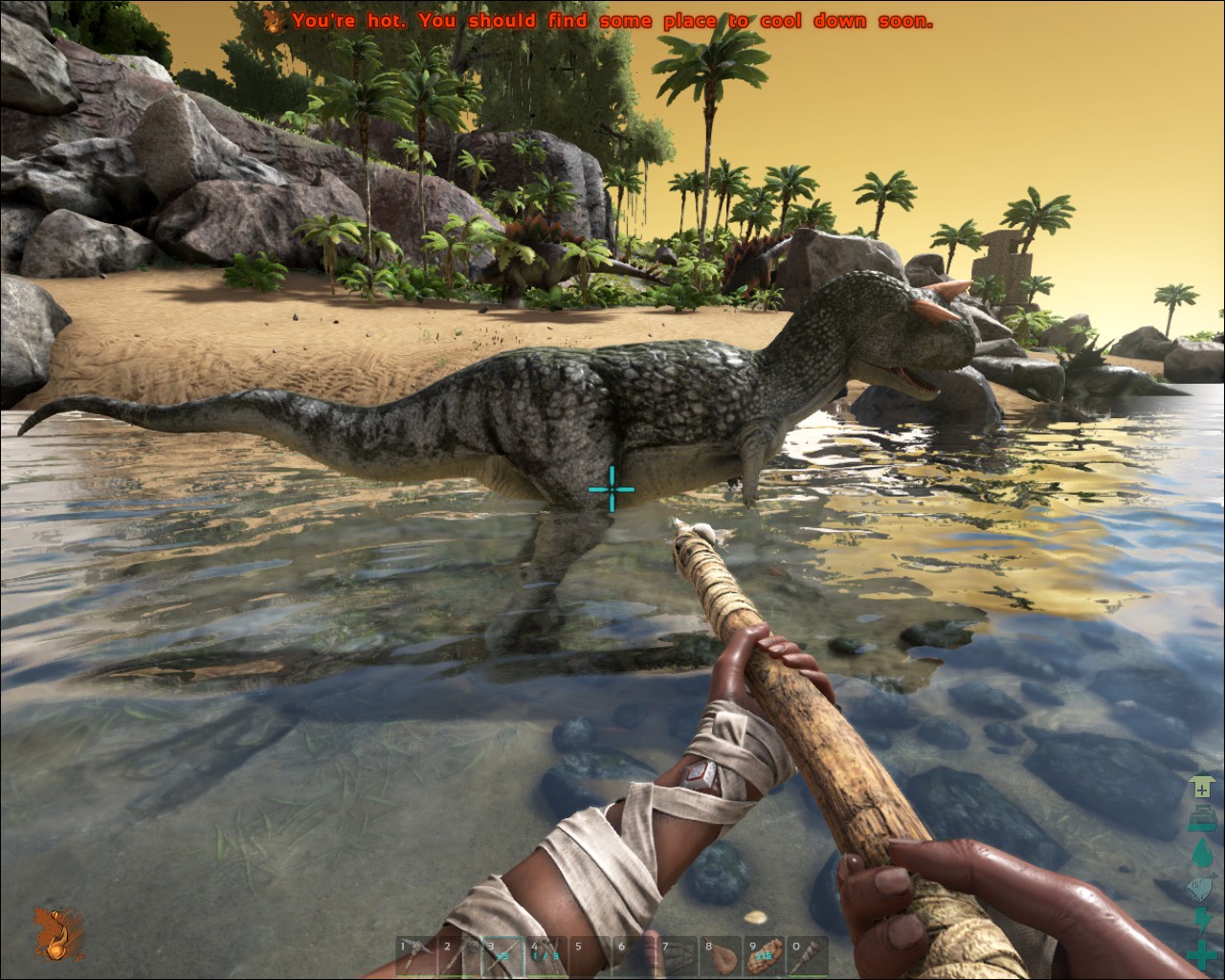Eat the cooked meat in hotbar slot 9
This screenshot has height=980, width=1225.
tap(764, 957)
